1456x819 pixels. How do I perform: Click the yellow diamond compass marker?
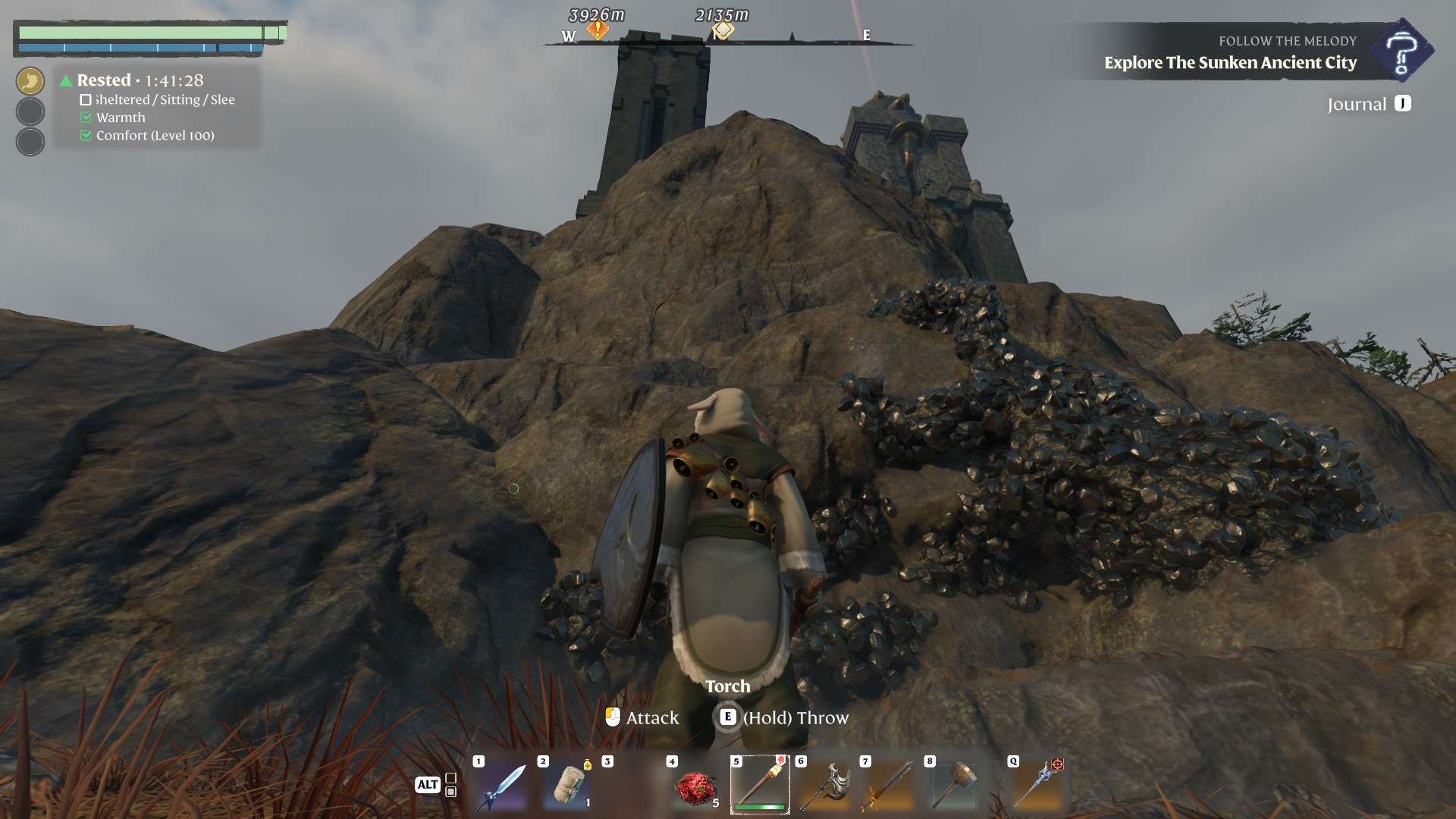tap(723, 30)
